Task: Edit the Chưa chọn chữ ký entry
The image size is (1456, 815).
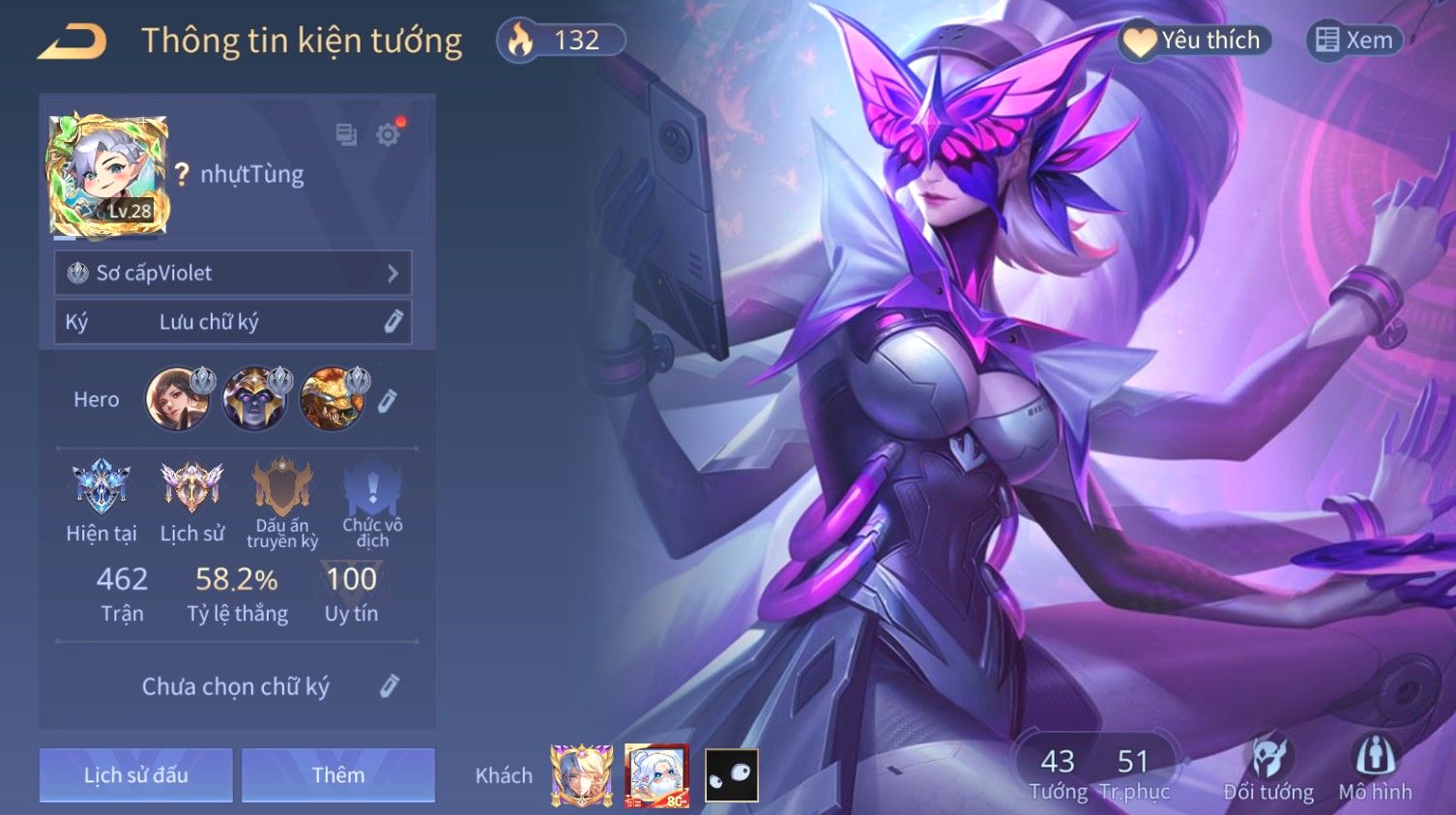Action: click(389, 686)
